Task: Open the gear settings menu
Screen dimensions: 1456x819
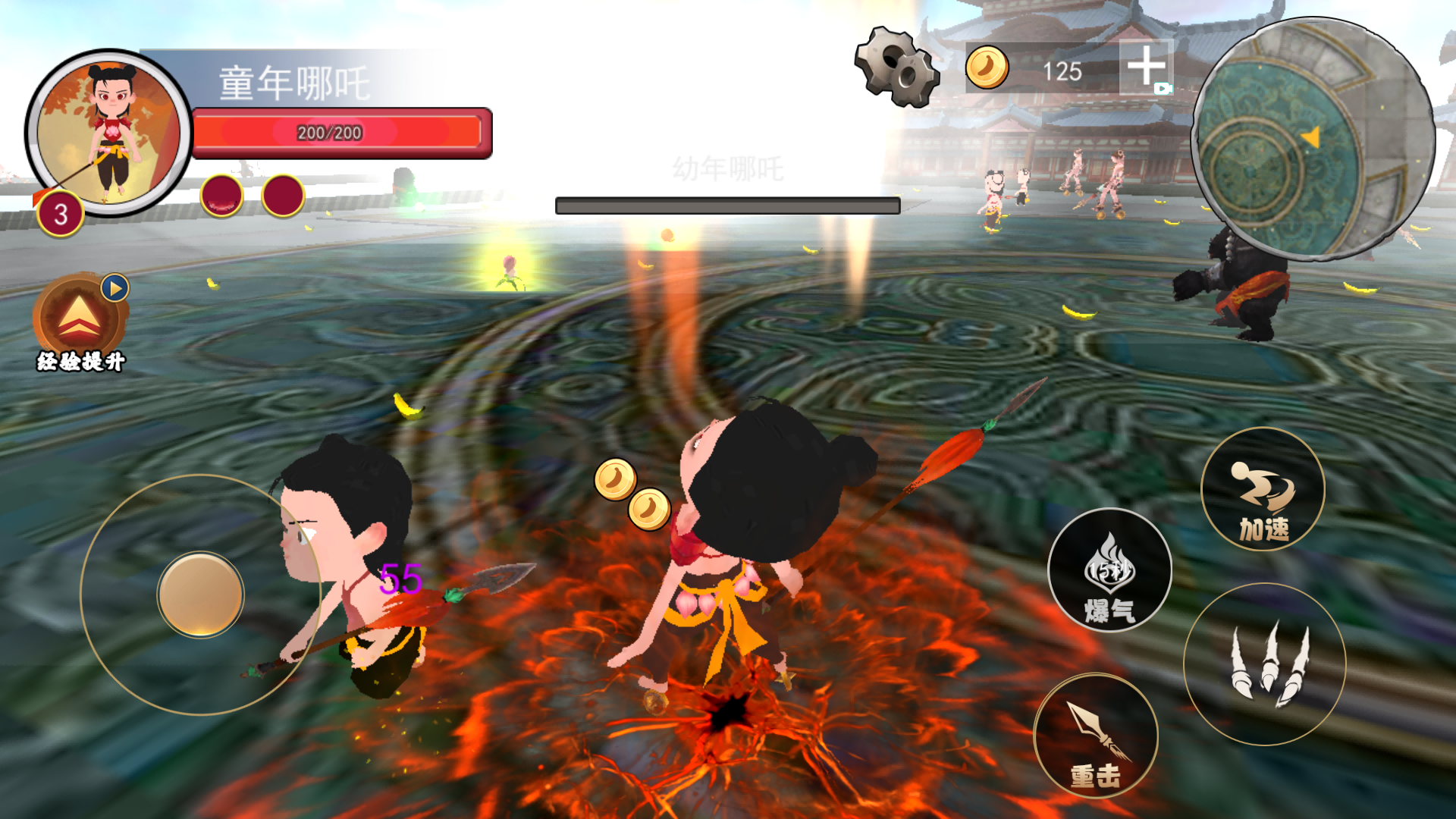Action: [x=897, y=67]
